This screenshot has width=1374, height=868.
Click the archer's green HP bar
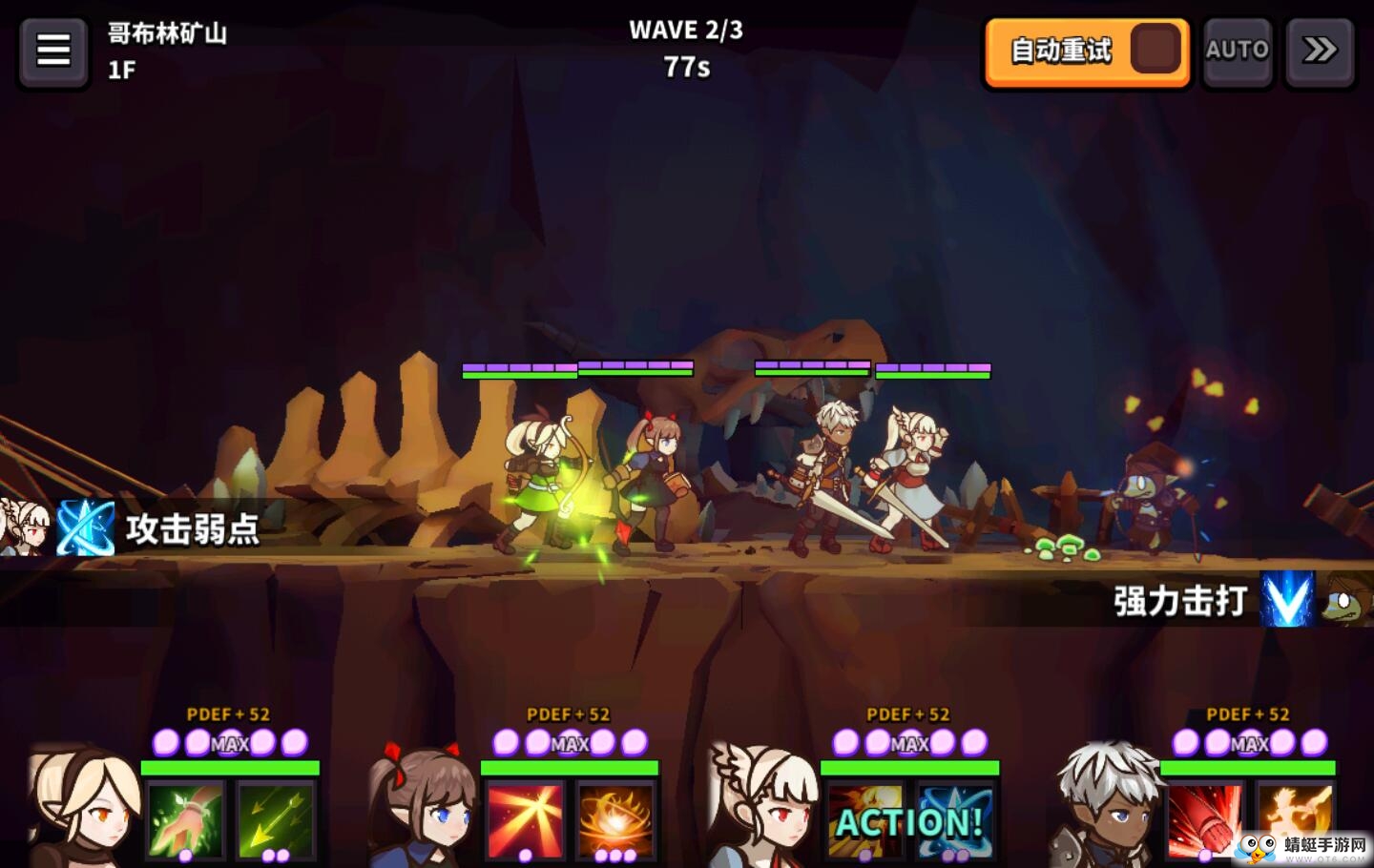pos(229,767)
